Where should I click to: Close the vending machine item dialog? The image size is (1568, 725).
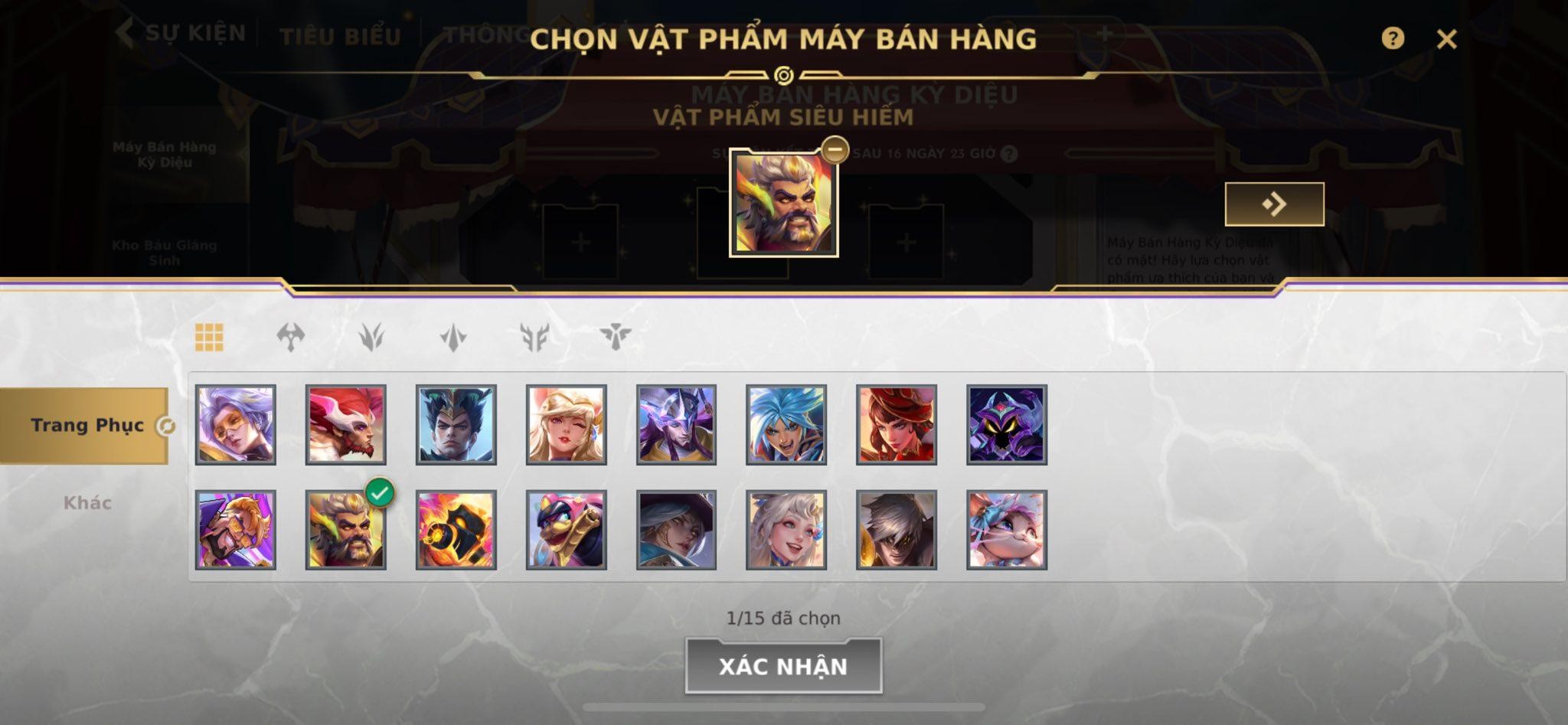[x=1445, y=39]
